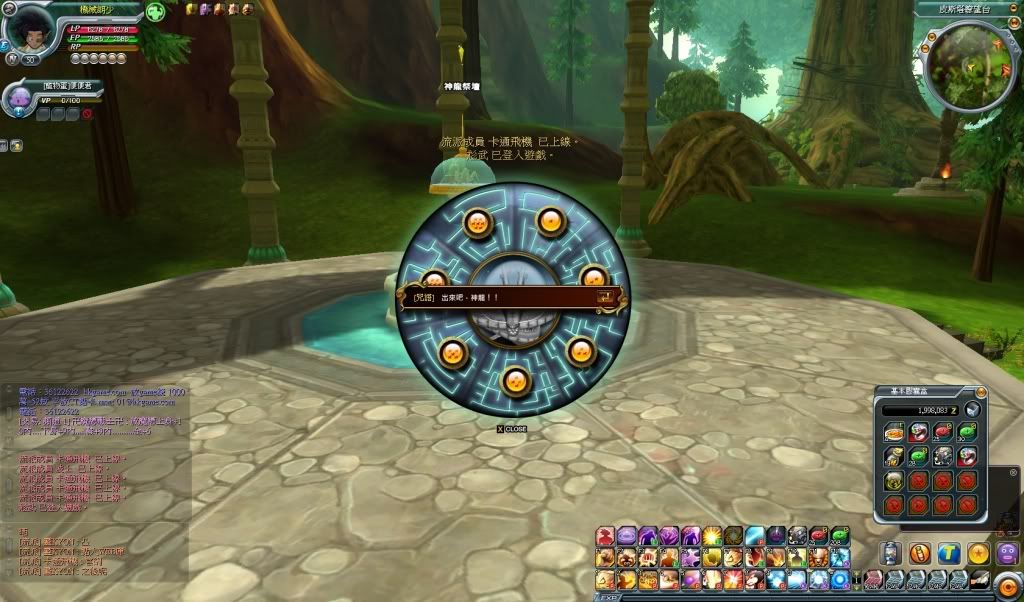Open the blue T button menu
The image size is (1024, 602).
[949, 553]
